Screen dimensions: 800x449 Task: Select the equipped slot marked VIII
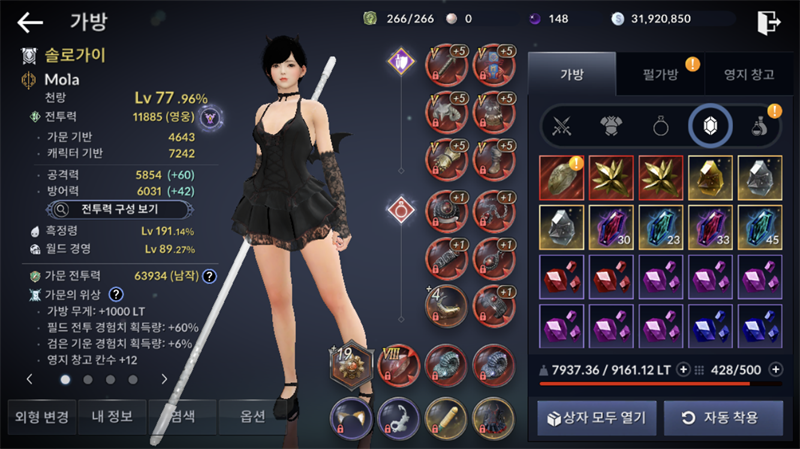(x=398, y=363)
